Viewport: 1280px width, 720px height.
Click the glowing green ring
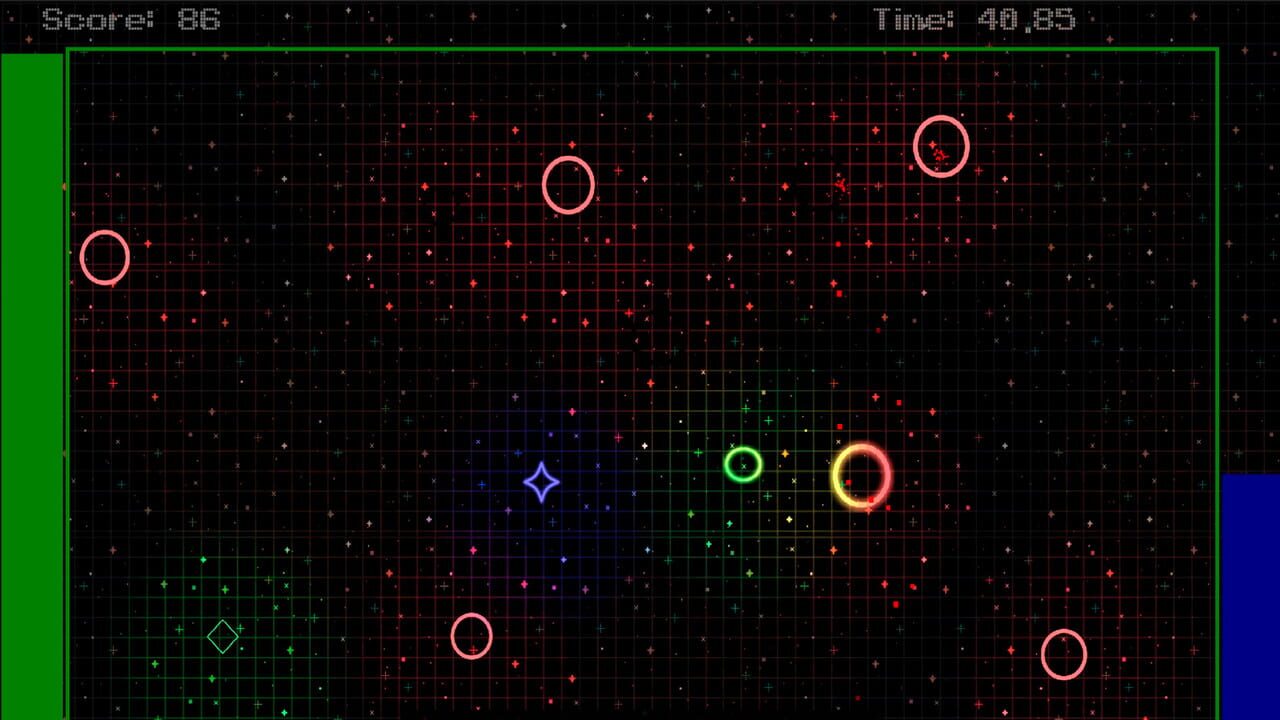click(744, 465)
